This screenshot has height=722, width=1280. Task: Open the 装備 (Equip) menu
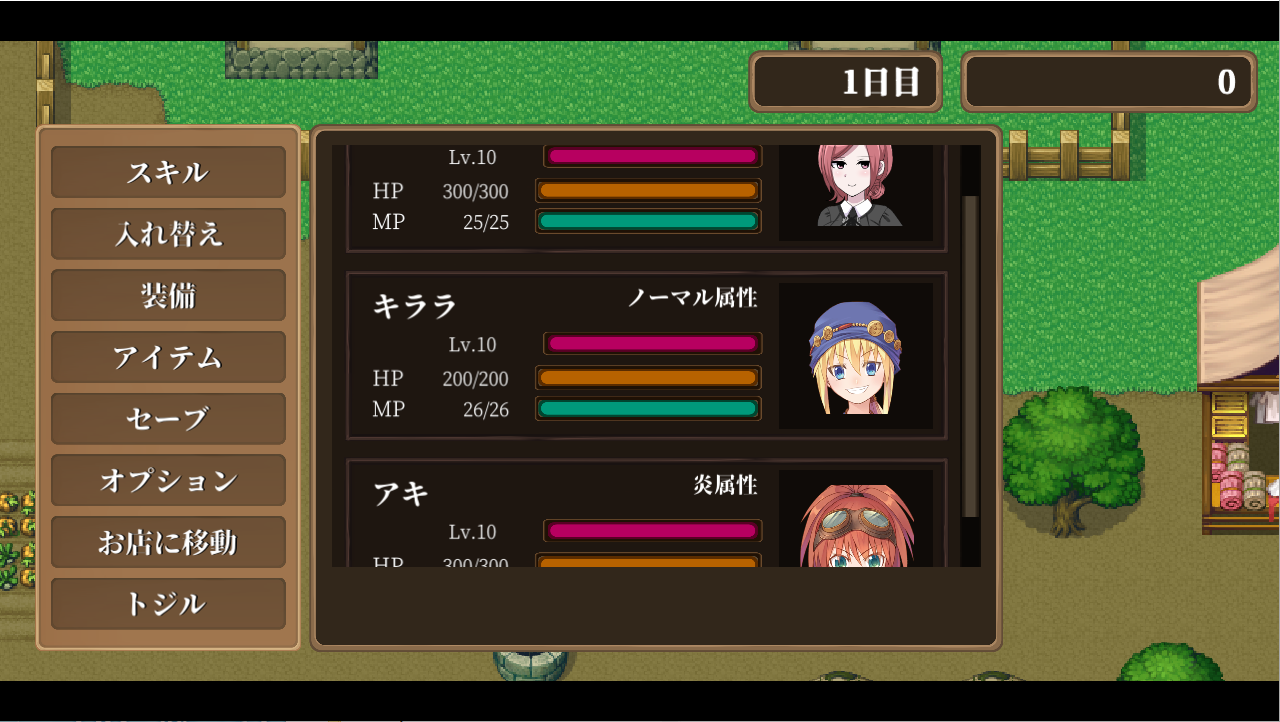pos(167,296)
